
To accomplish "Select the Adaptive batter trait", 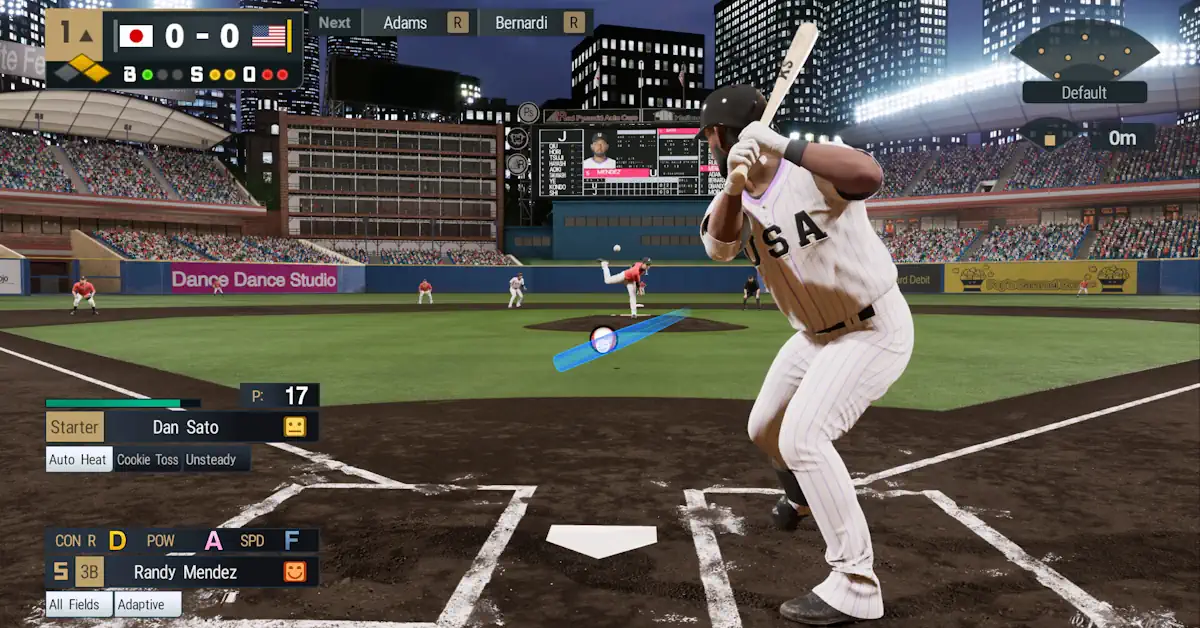I will coord(147,604).
